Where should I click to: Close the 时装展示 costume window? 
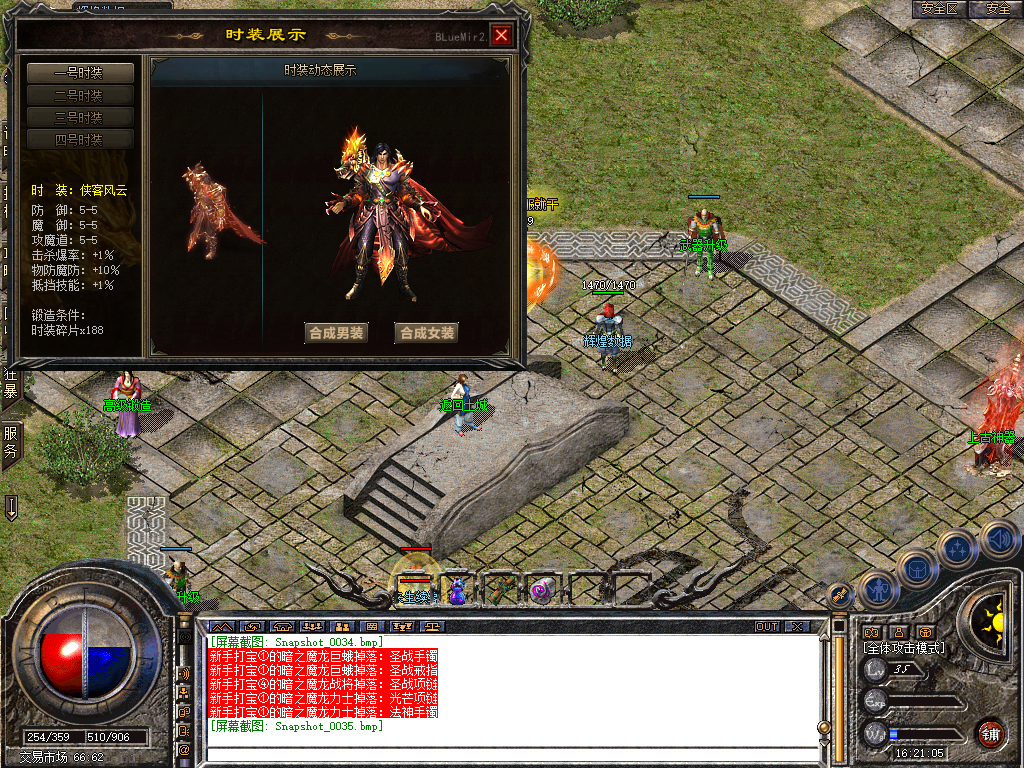[502, 36]
